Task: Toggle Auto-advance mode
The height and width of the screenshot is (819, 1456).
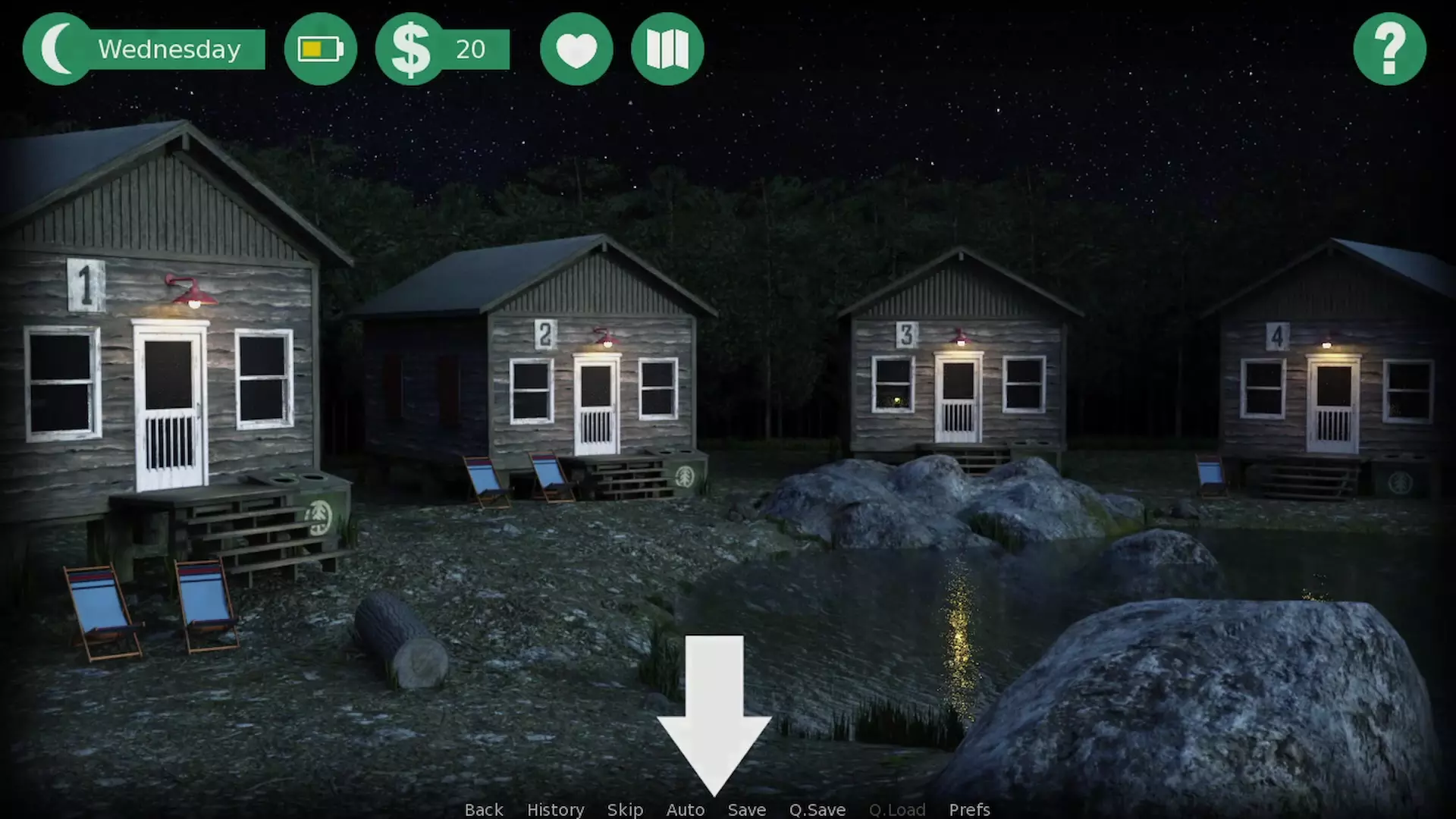Action: [686, 809]
